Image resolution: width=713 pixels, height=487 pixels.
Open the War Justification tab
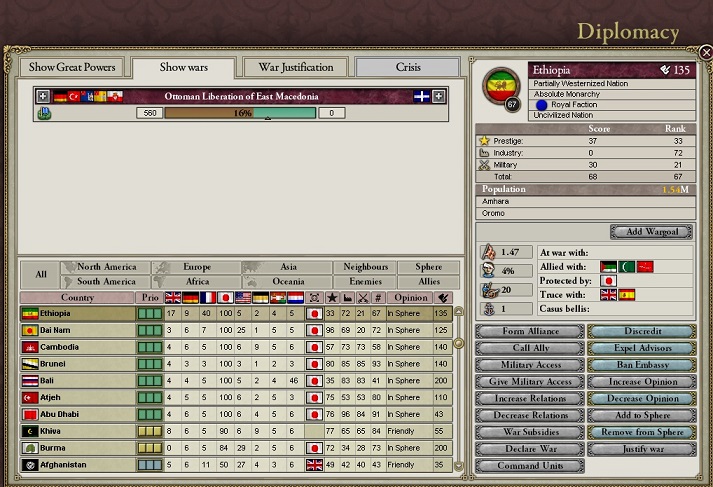pyautogui.click(x=295, y=68)
